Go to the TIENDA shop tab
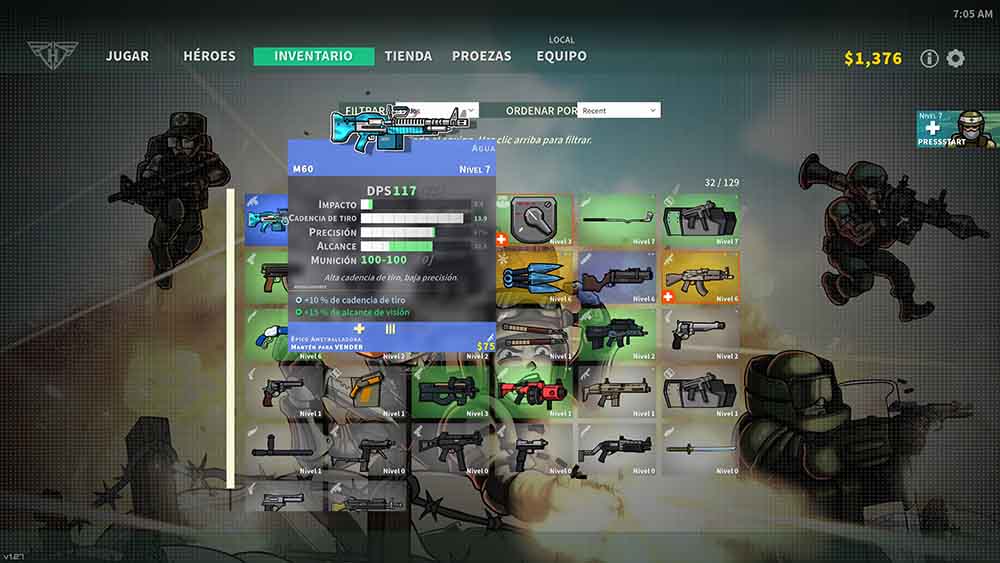 point(408,56)
